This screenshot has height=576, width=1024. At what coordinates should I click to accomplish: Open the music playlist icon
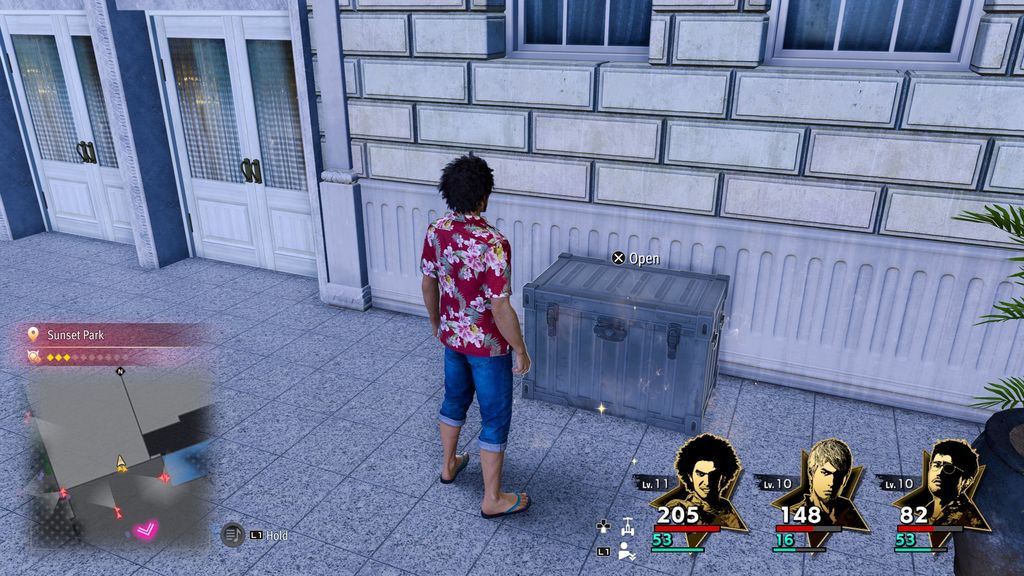click(x=233, y=535)
